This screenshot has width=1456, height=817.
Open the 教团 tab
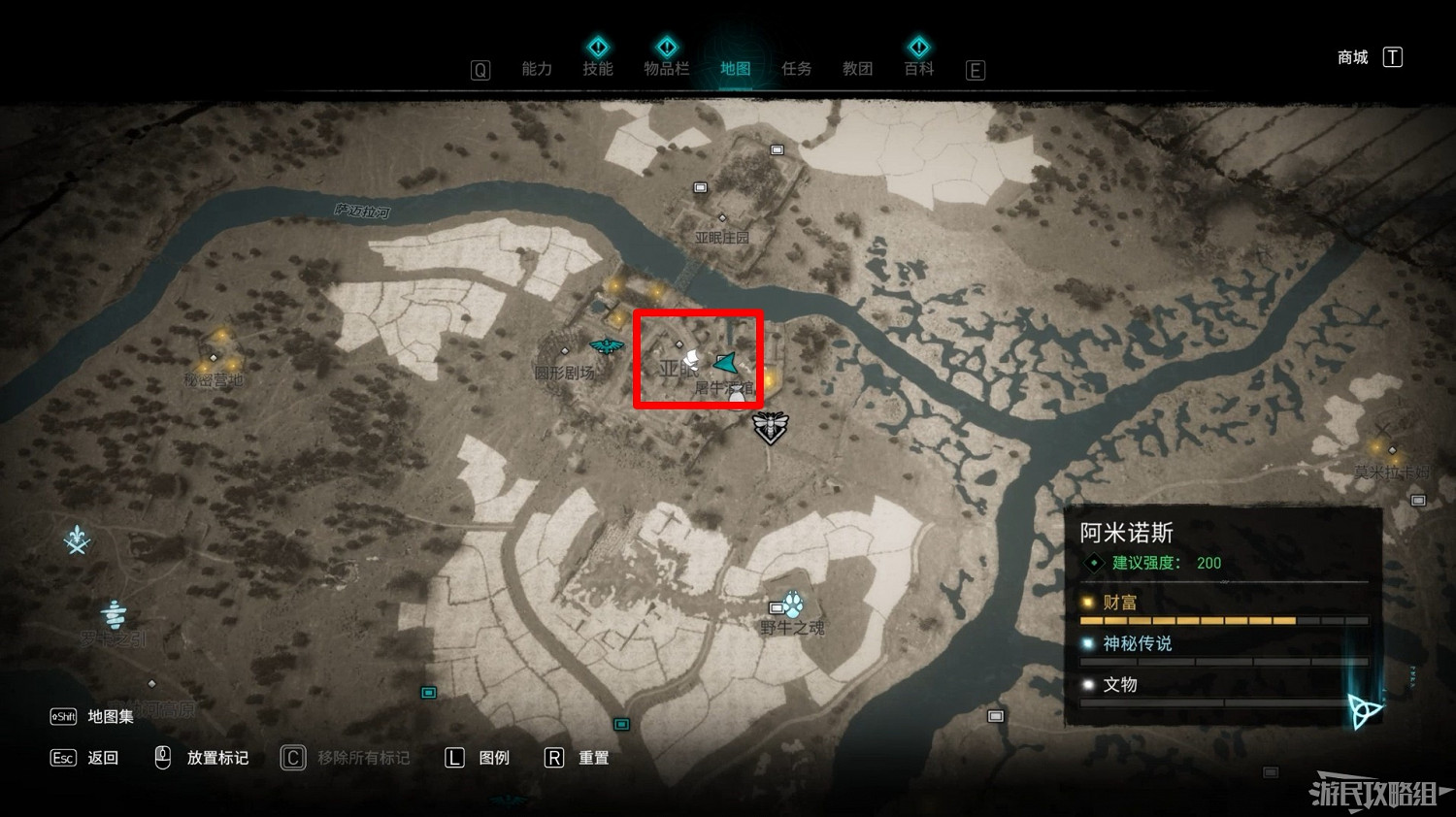pos(857,69)
